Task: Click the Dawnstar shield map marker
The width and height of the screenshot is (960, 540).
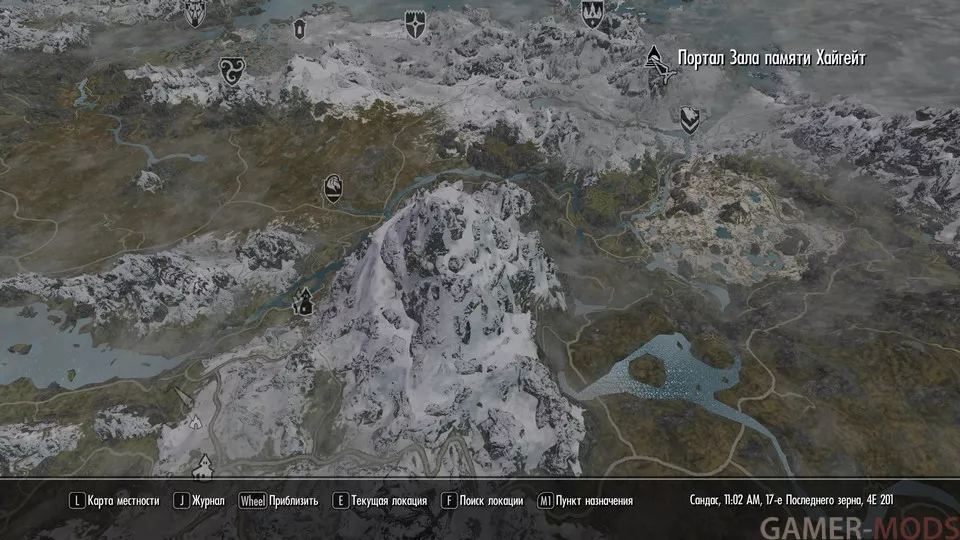Action: pyautogui.click(x=414, y=24)
